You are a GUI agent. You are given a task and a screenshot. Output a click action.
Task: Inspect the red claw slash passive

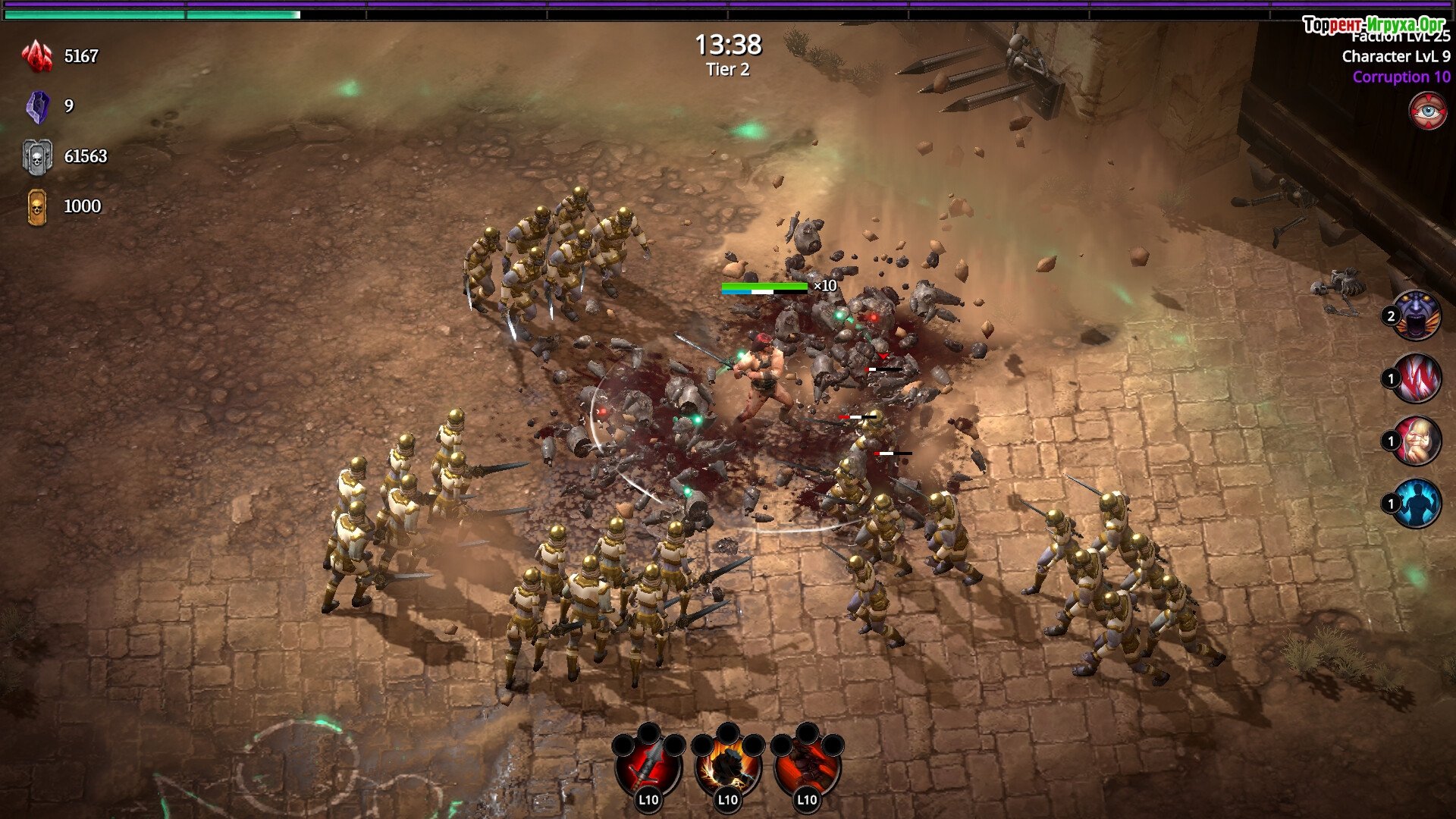click(x=1417, y=378)
